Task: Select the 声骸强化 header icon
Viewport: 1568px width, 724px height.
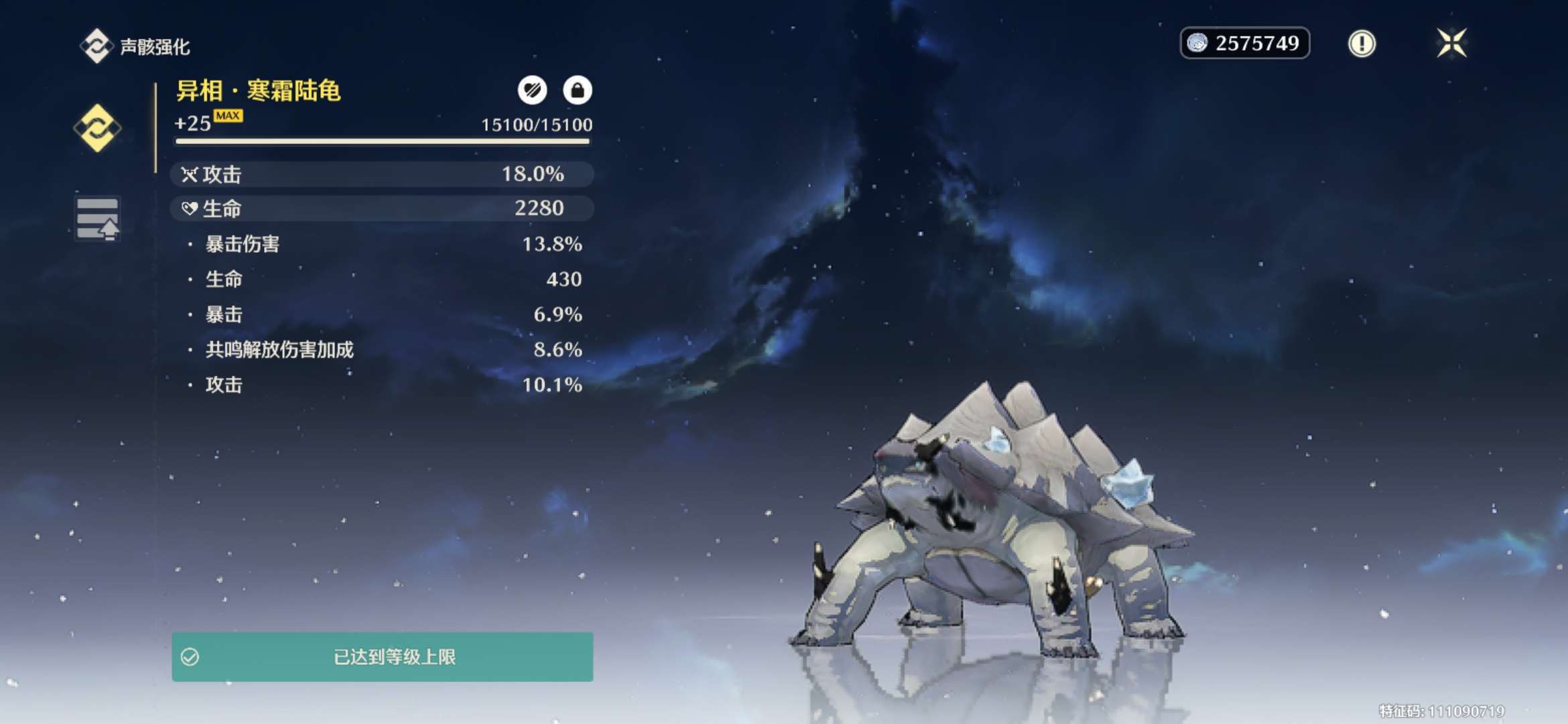Action: coord(96,46)
